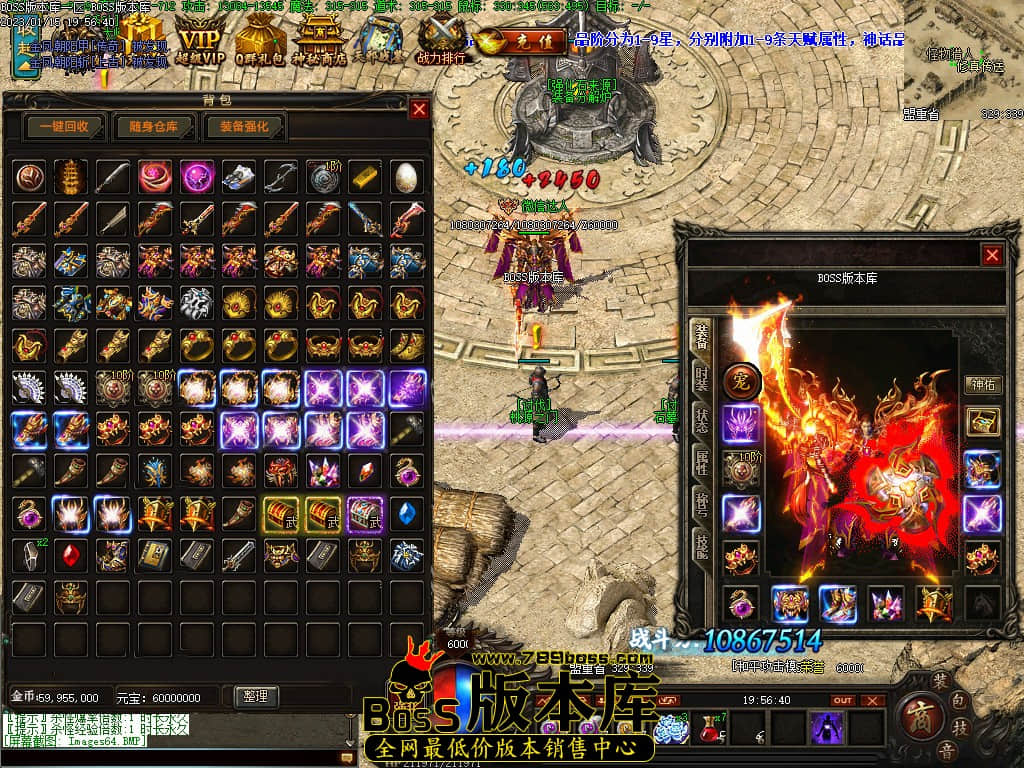Select the red ruby gem item
Screen dimensions: 1024x768
pos(71,555)
